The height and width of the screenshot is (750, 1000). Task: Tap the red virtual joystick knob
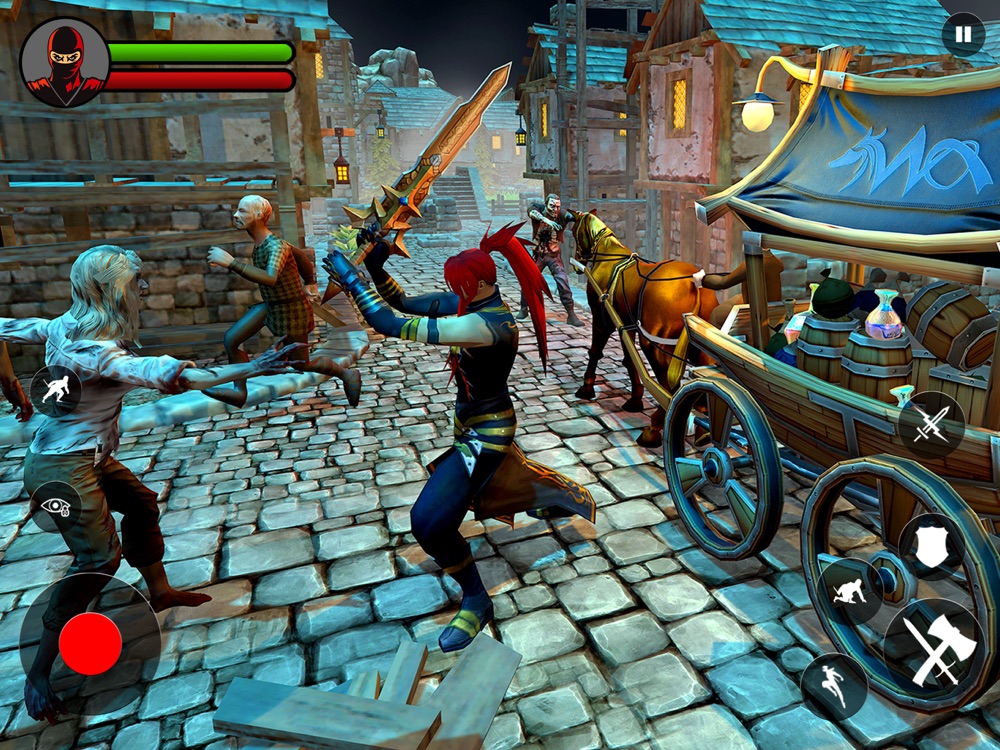[90, 643]
